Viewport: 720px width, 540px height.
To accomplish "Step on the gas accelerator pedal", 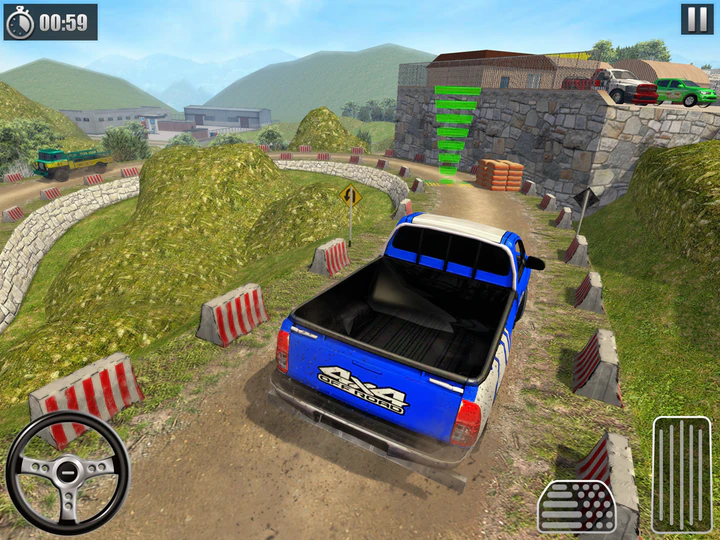I will coord(682,474).
